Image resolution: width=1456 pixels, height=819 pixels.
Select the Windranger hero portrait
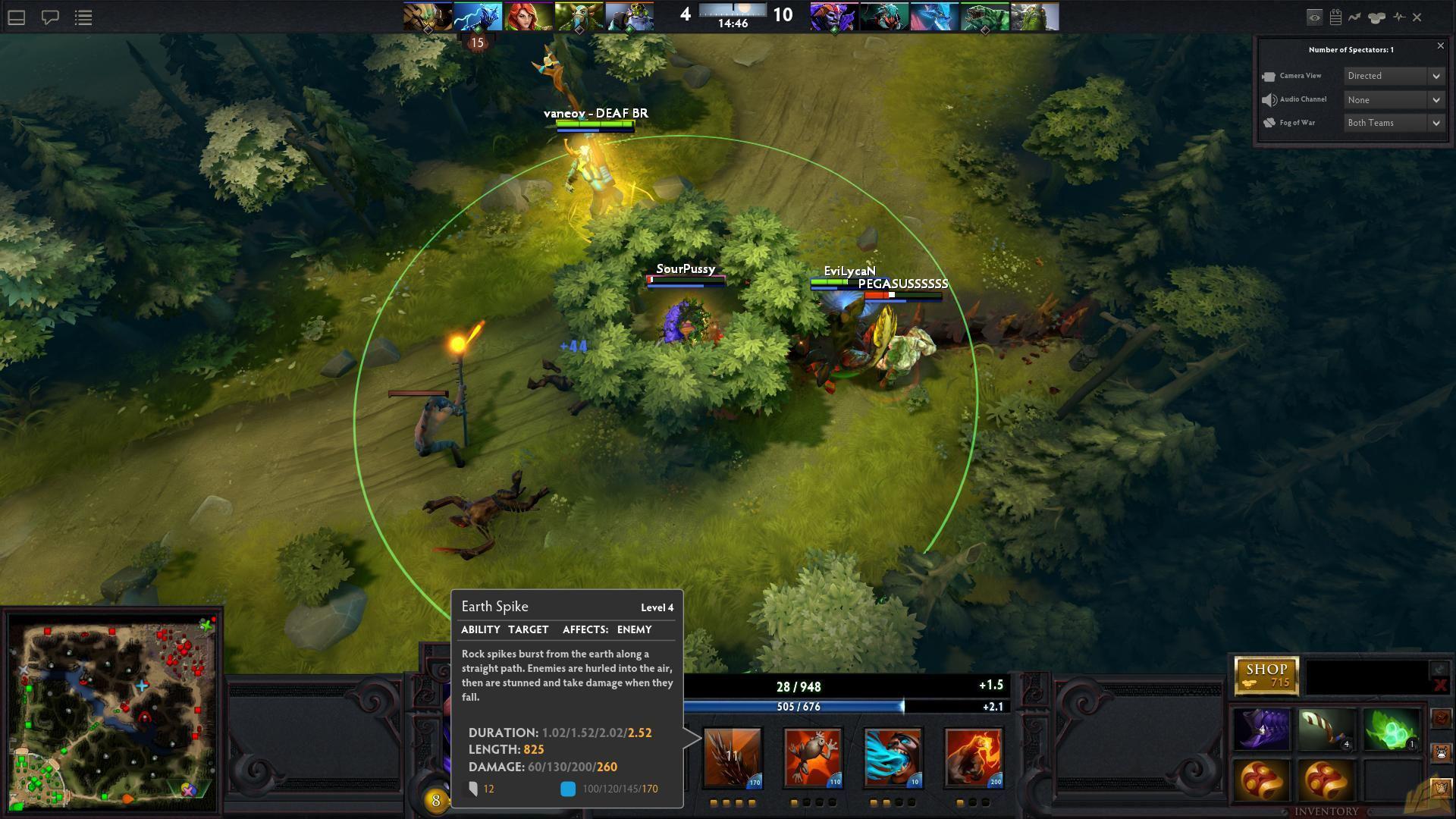pos(529,17)
